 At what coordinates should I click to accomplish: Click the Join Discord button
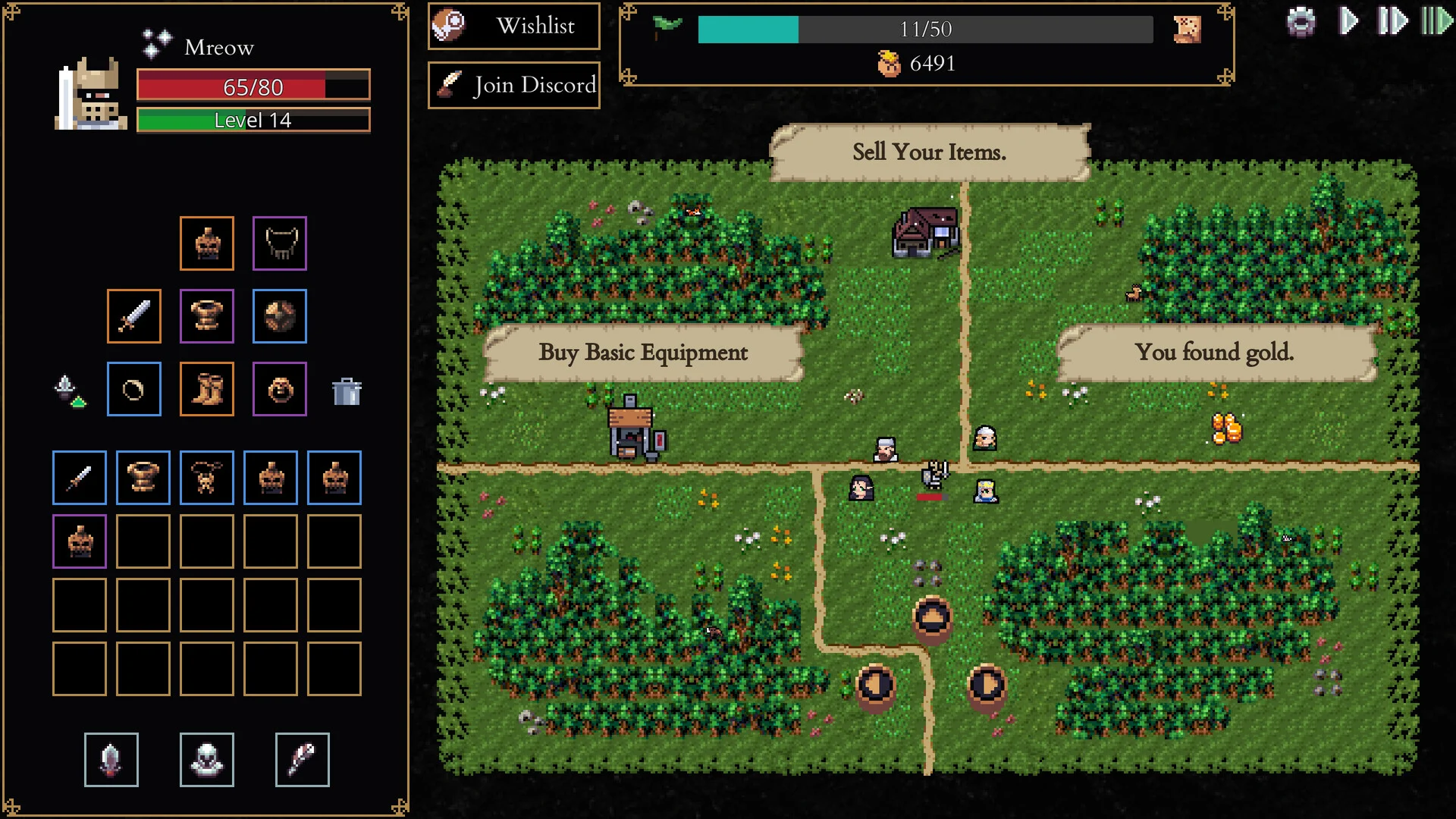pos(514,85)
